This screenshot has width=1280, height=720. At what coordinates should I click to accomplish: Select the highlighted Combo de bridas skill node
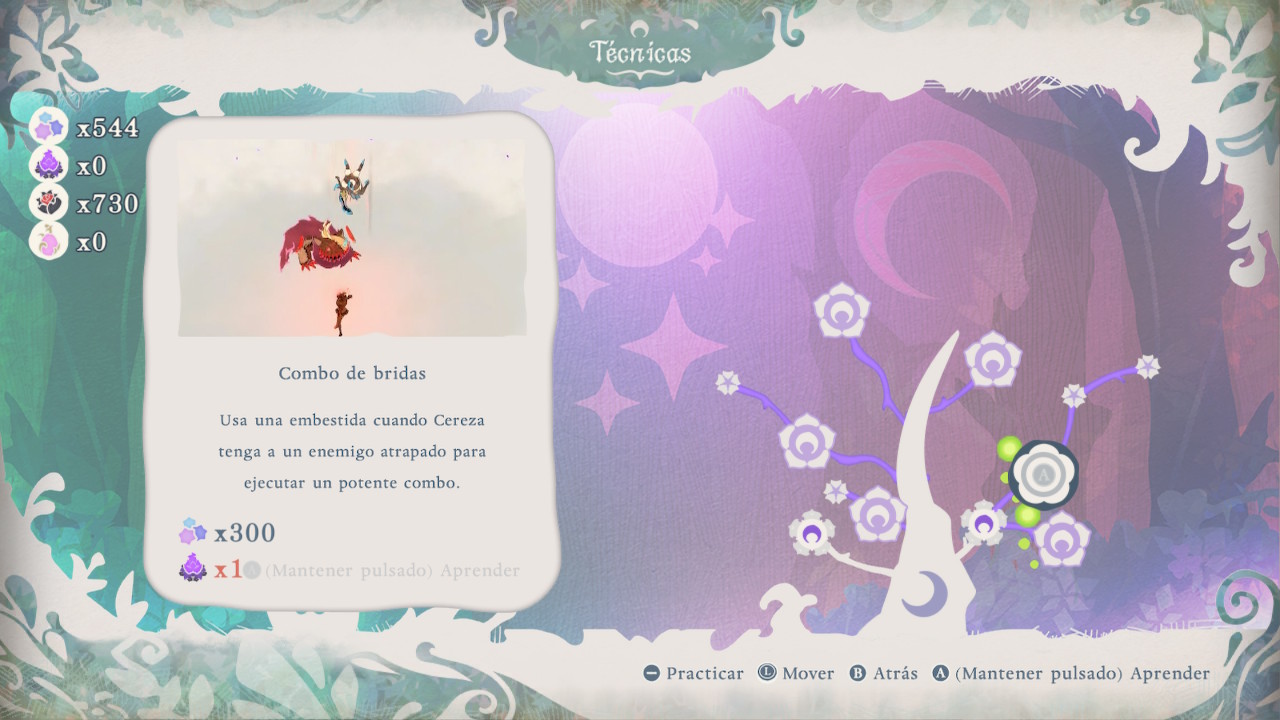(x=1044, y=474)
